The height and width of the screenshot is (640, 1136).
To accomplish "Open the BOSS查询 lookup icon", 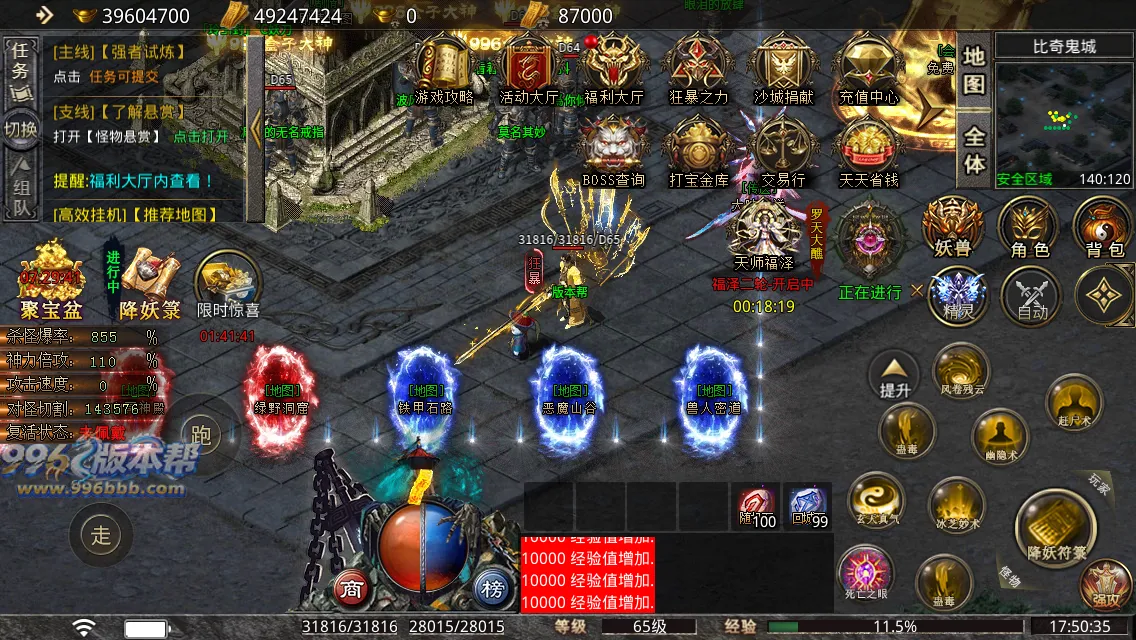I will coord(614,152).
